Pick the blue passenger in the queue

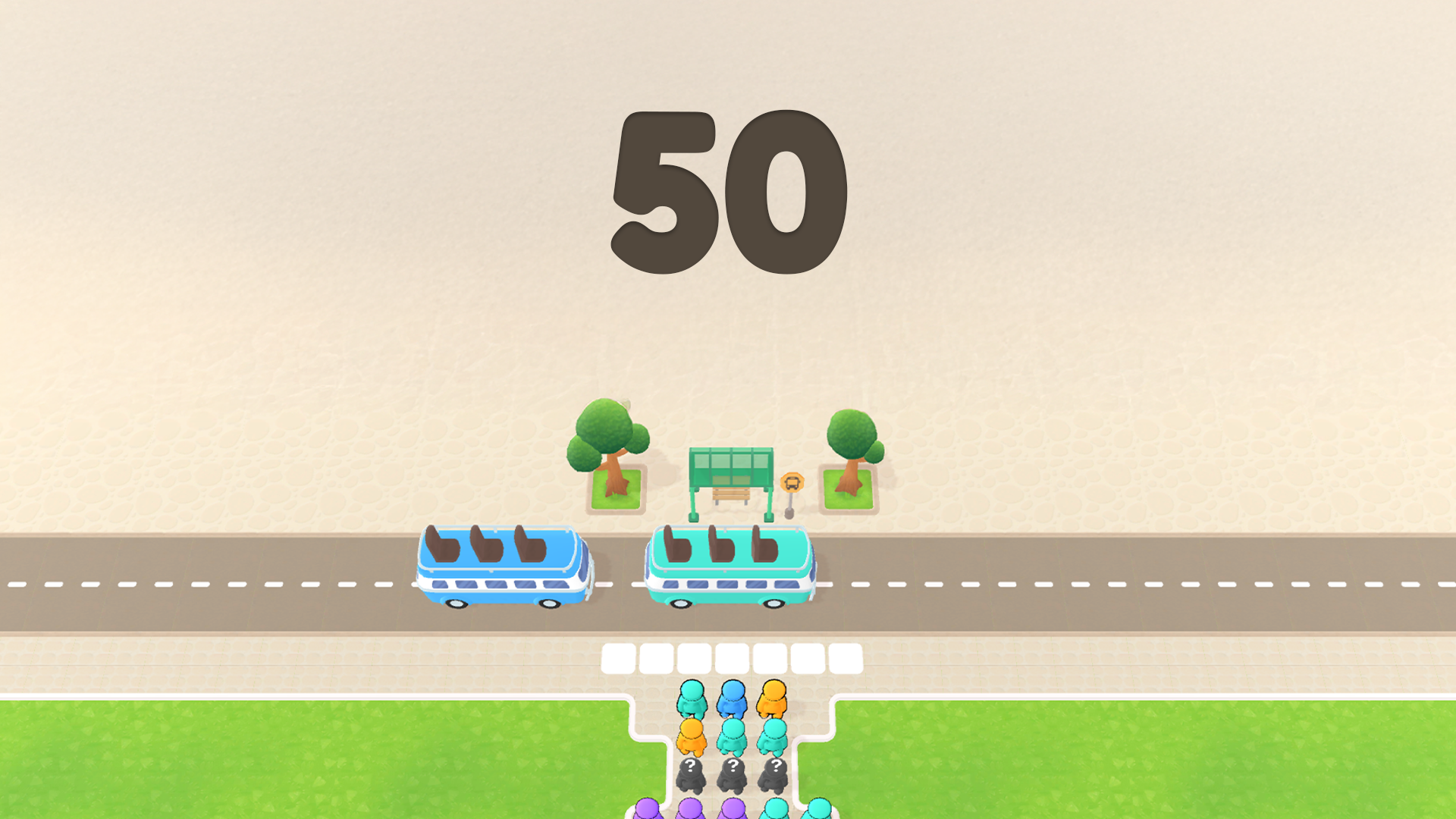[733, 699]
